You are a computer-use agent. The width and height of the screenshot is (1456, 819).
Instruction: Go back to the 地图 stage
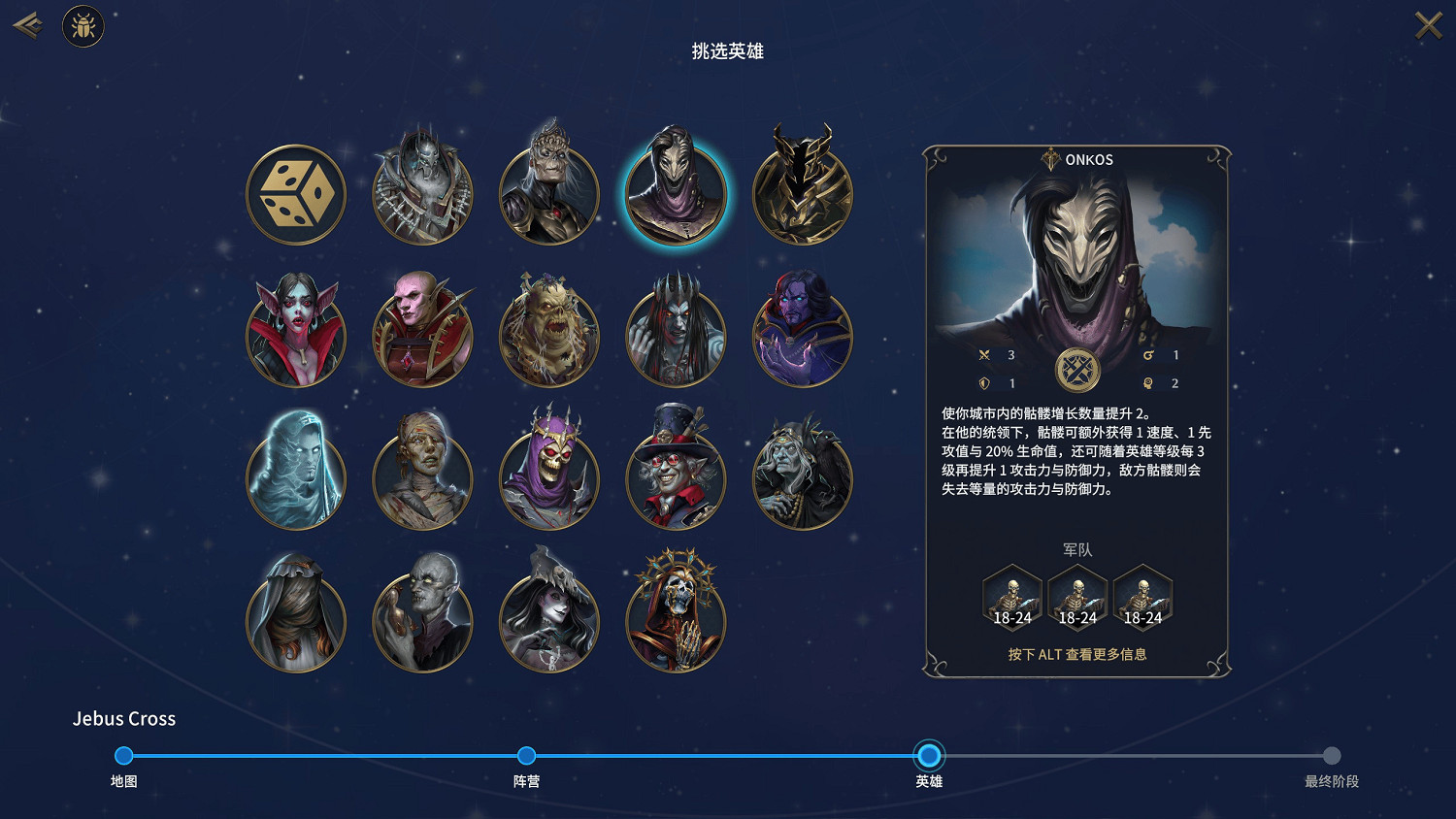pyautogui.click(x=123, y=755)
